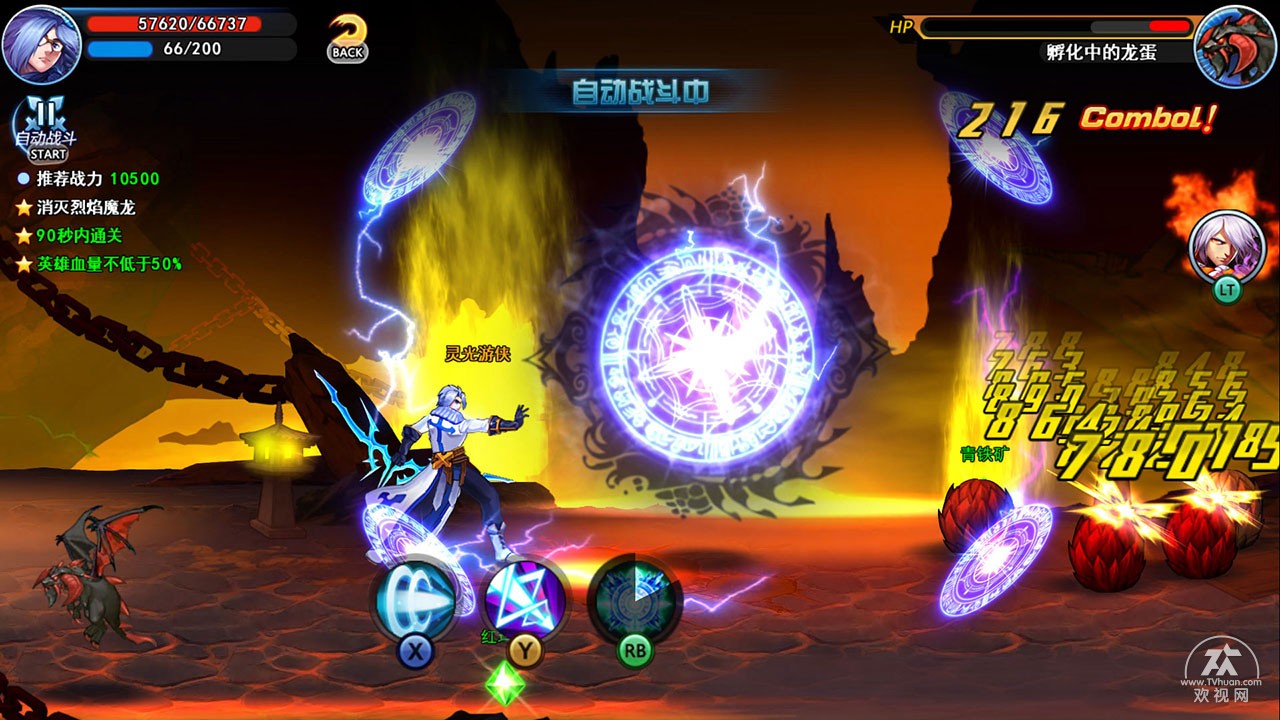The height and width of the screenshot is (720, 1280).
Task: Click the BACK arrow button
Action: (x=347, y=40)
